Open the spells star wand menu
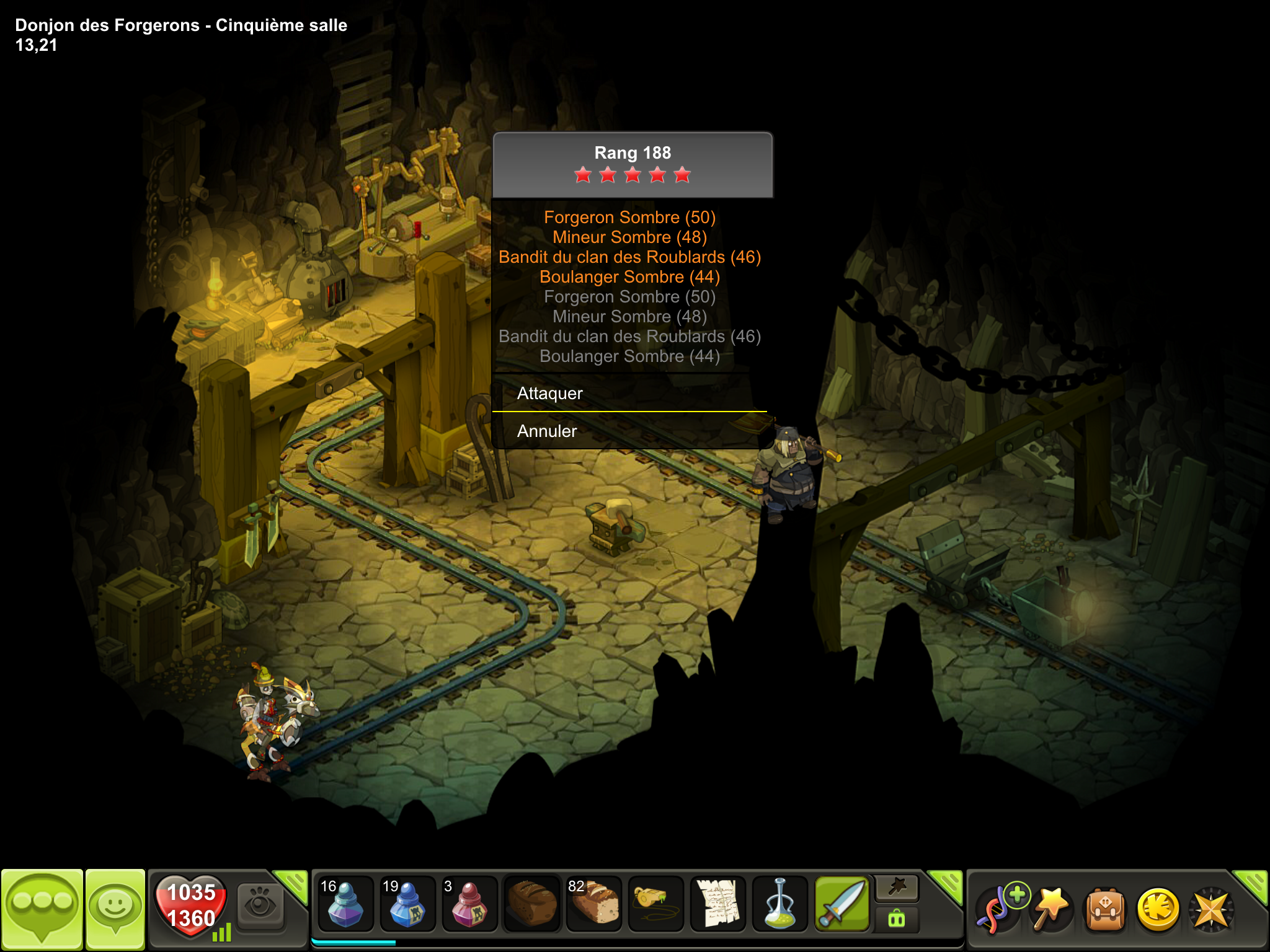The width and height of the screenshot is (1270, 952). [x=1051, y=908]
